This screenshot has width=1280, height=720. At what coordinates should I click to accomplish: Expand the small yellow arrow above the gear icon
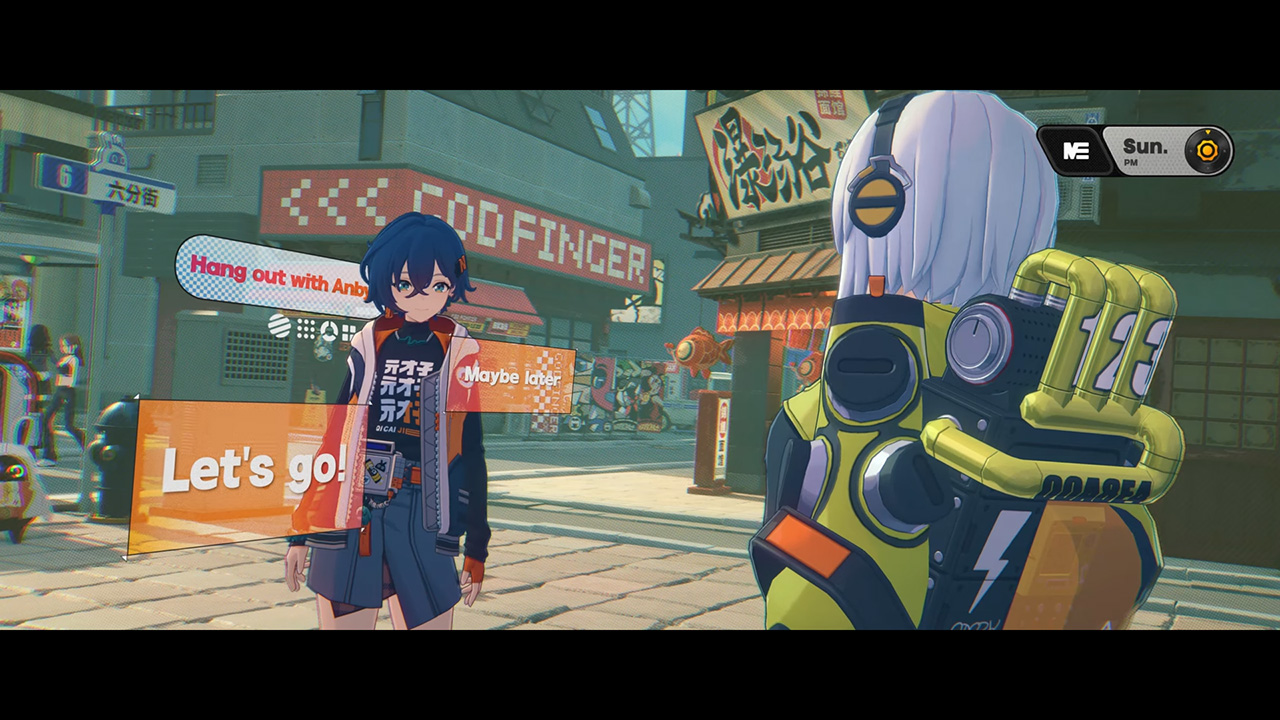(x=1207, y=131)
